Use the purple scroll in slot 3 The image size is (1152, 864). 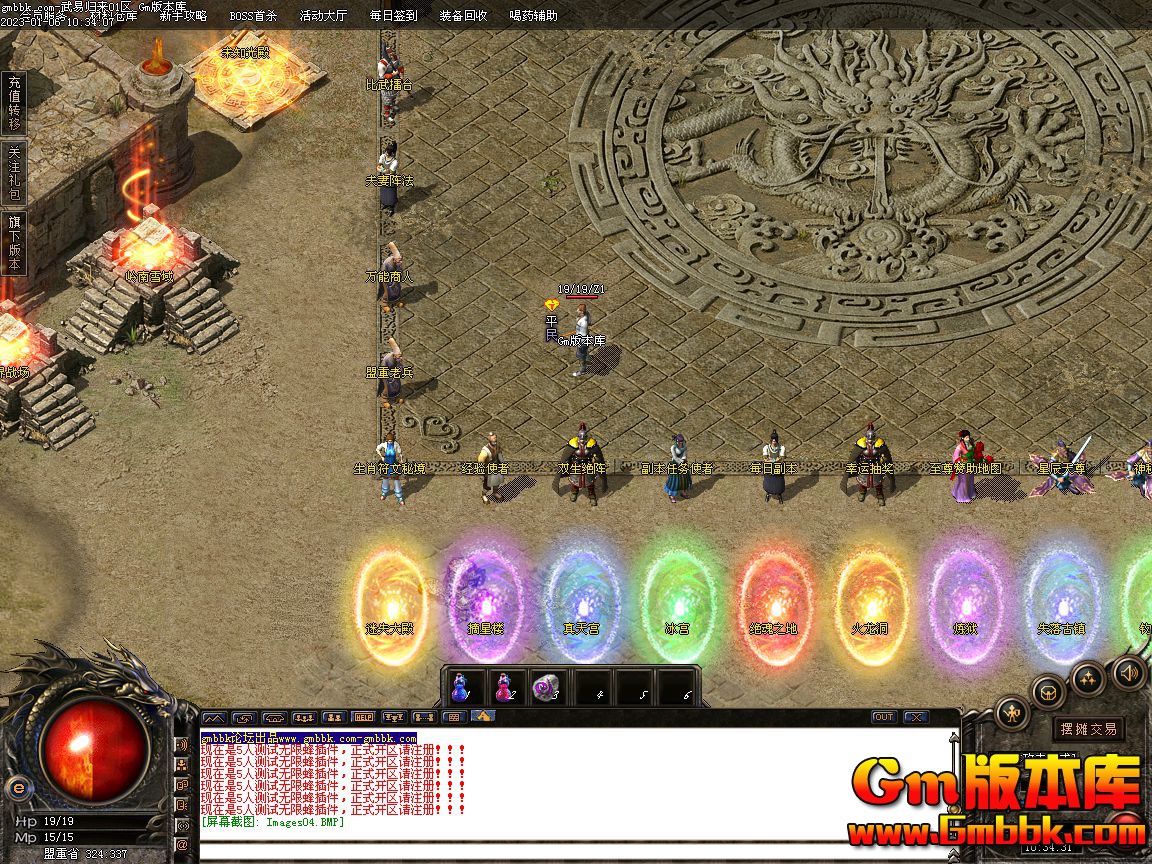[x=547, y=688]
